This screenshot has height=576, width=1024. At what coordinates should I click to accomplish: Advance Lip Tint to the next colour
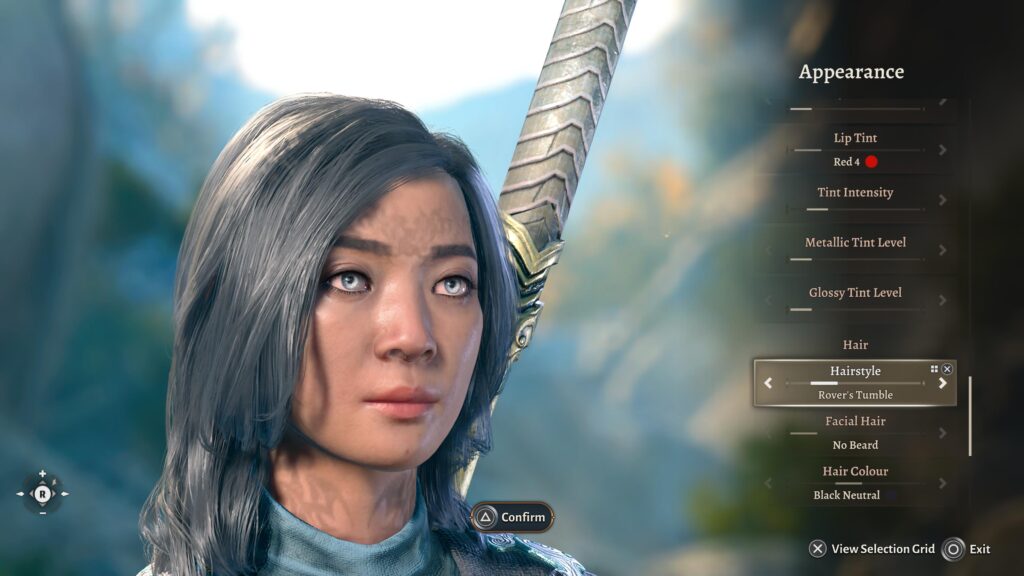[x=942, y=150]
